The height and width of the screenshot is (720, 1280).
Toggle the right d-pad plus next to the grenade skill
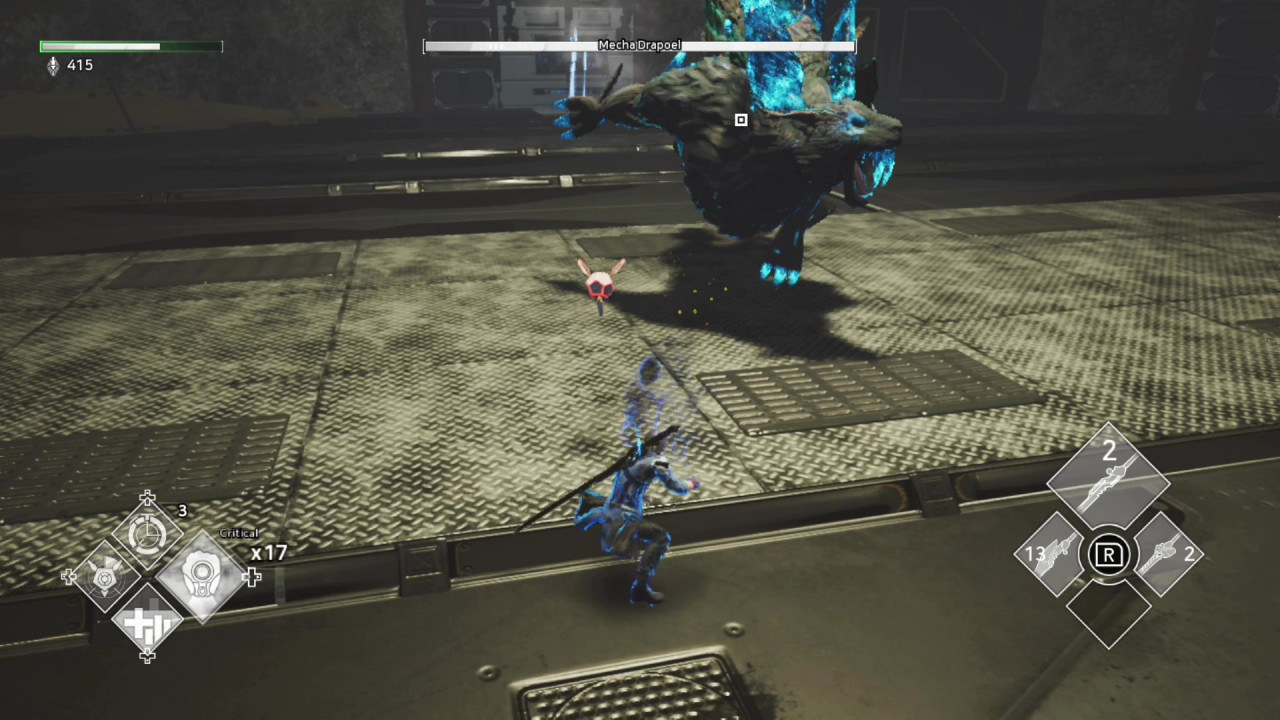tap(252, 577)
